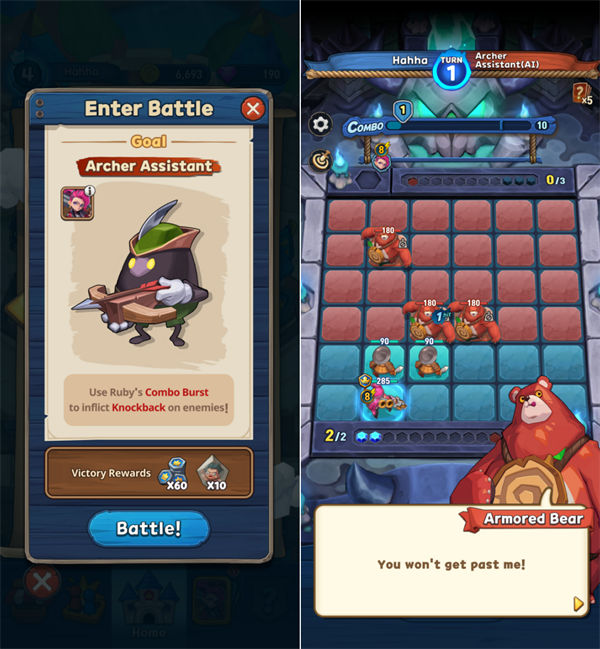Screen dimensions: 600x649
Task: Click the dimmed red X icon behind dialog
Action: point(41,582)
